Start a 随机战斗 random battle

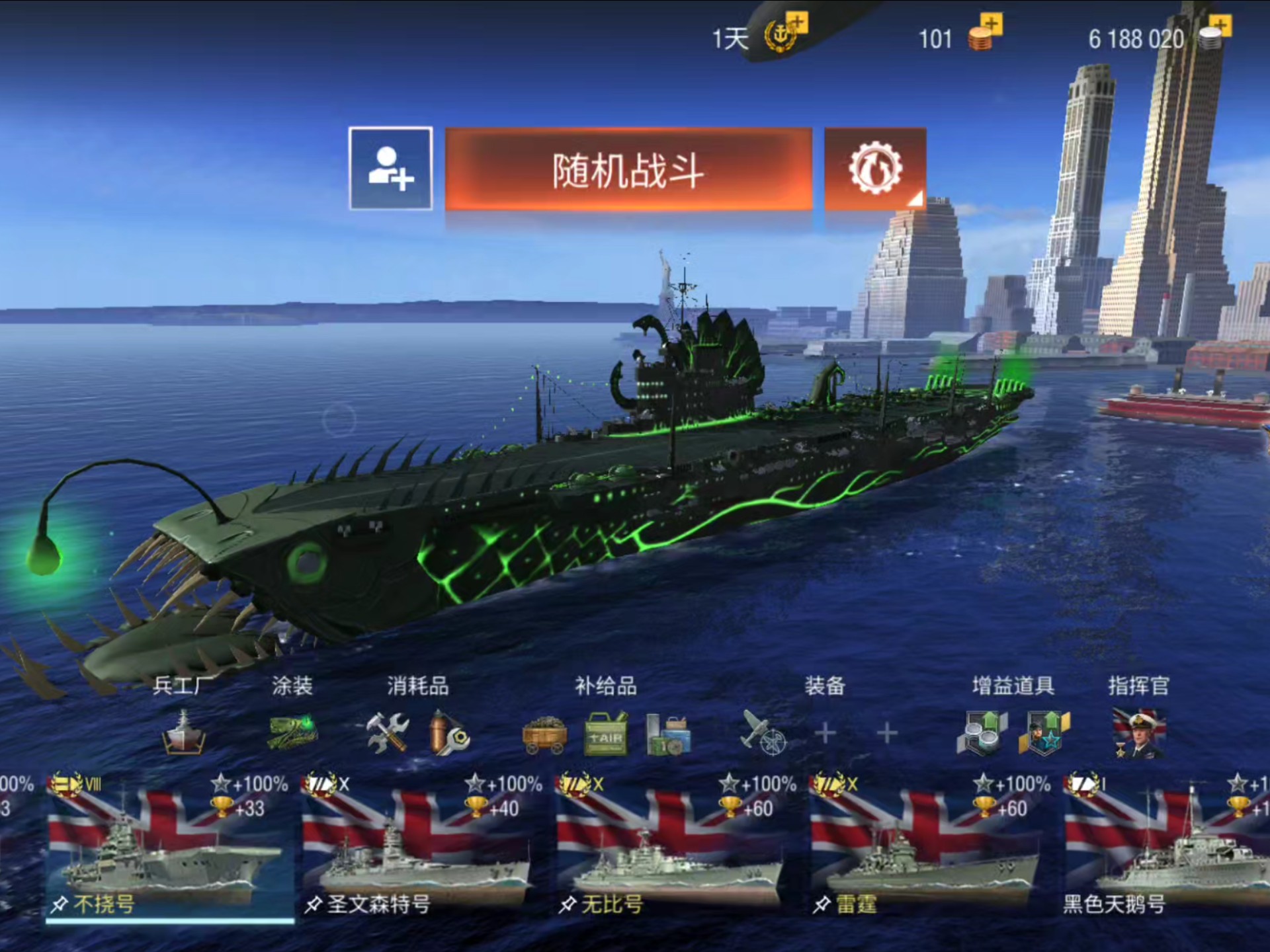point(630,170)
